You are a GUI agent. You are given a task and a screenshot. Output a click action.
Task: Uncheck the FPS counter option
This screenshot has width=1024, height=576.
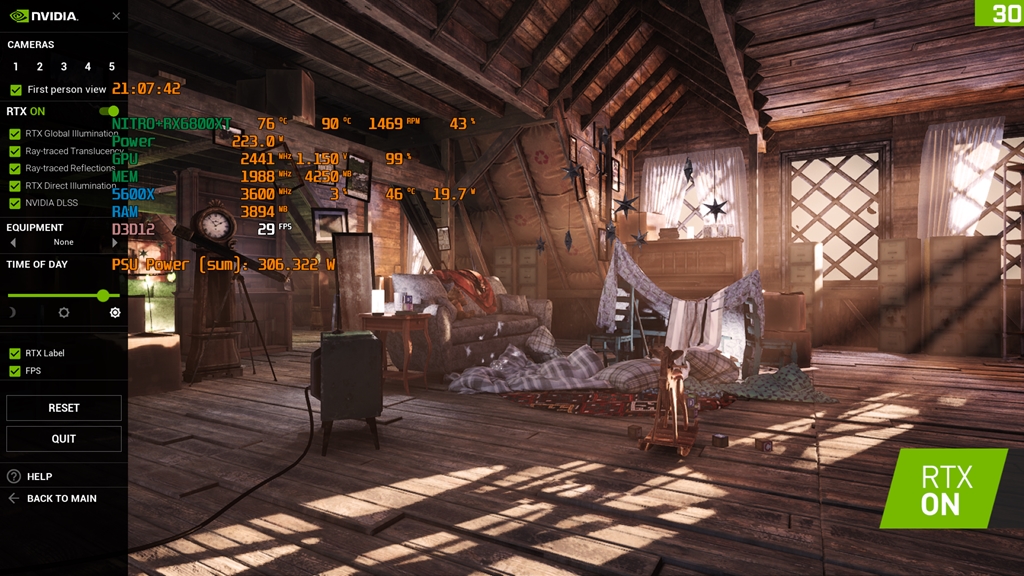(x=15, y=371)
